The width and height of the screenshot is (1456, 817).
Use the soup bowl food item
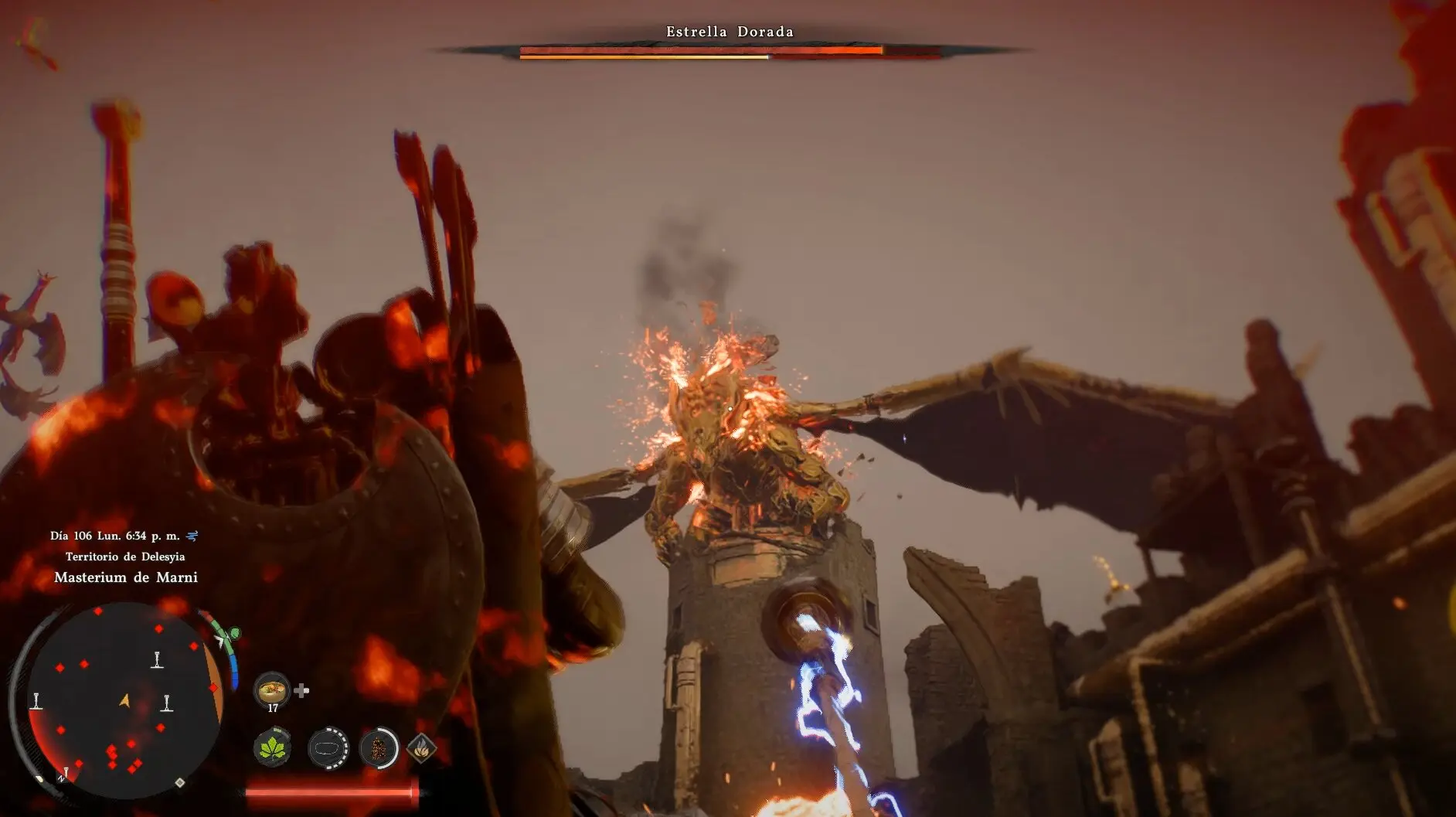(x=272, y=688)
